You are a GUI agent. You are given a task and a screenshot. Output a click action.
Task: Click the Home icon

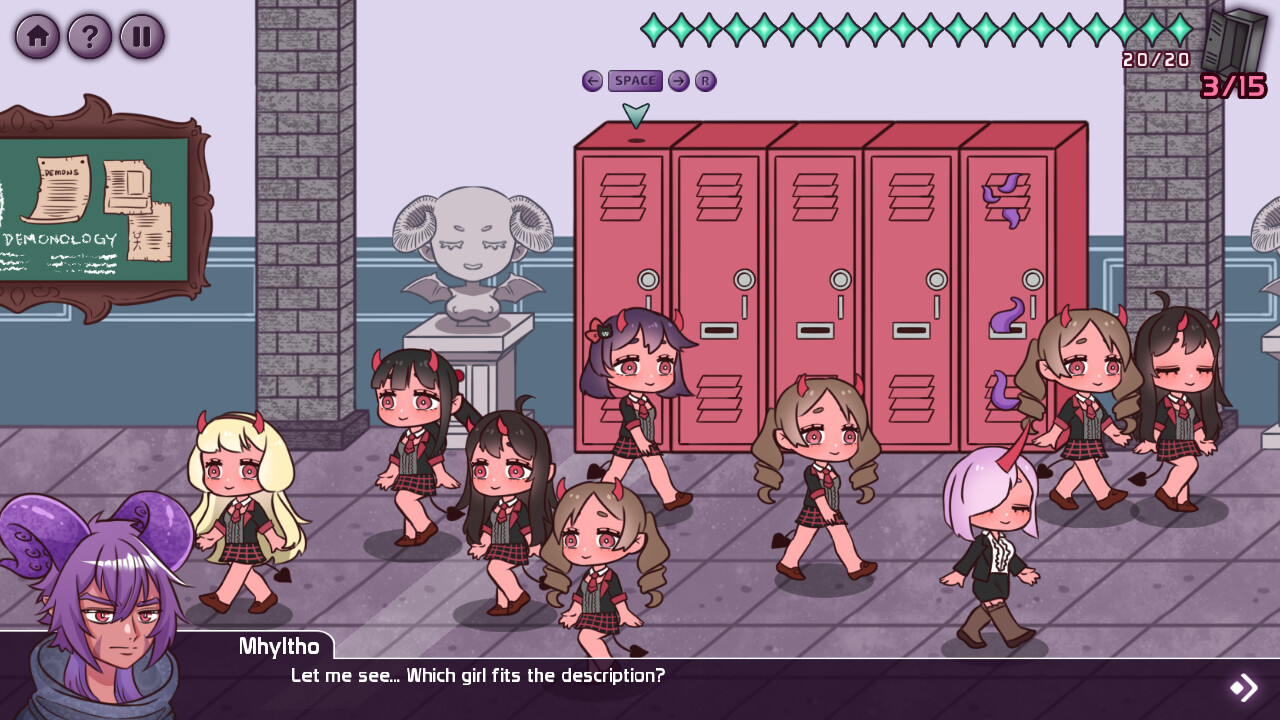tap(37, 36)
